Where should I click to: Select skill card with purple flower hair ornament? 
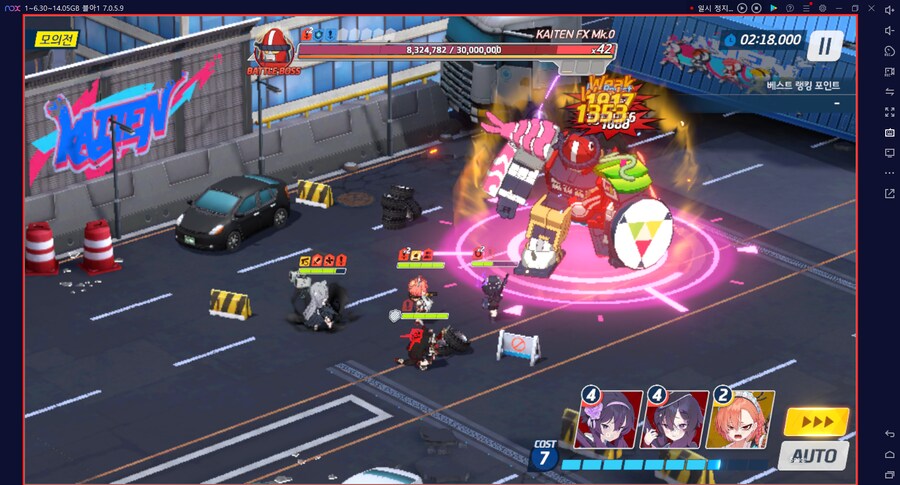click(x=609, y=419)
